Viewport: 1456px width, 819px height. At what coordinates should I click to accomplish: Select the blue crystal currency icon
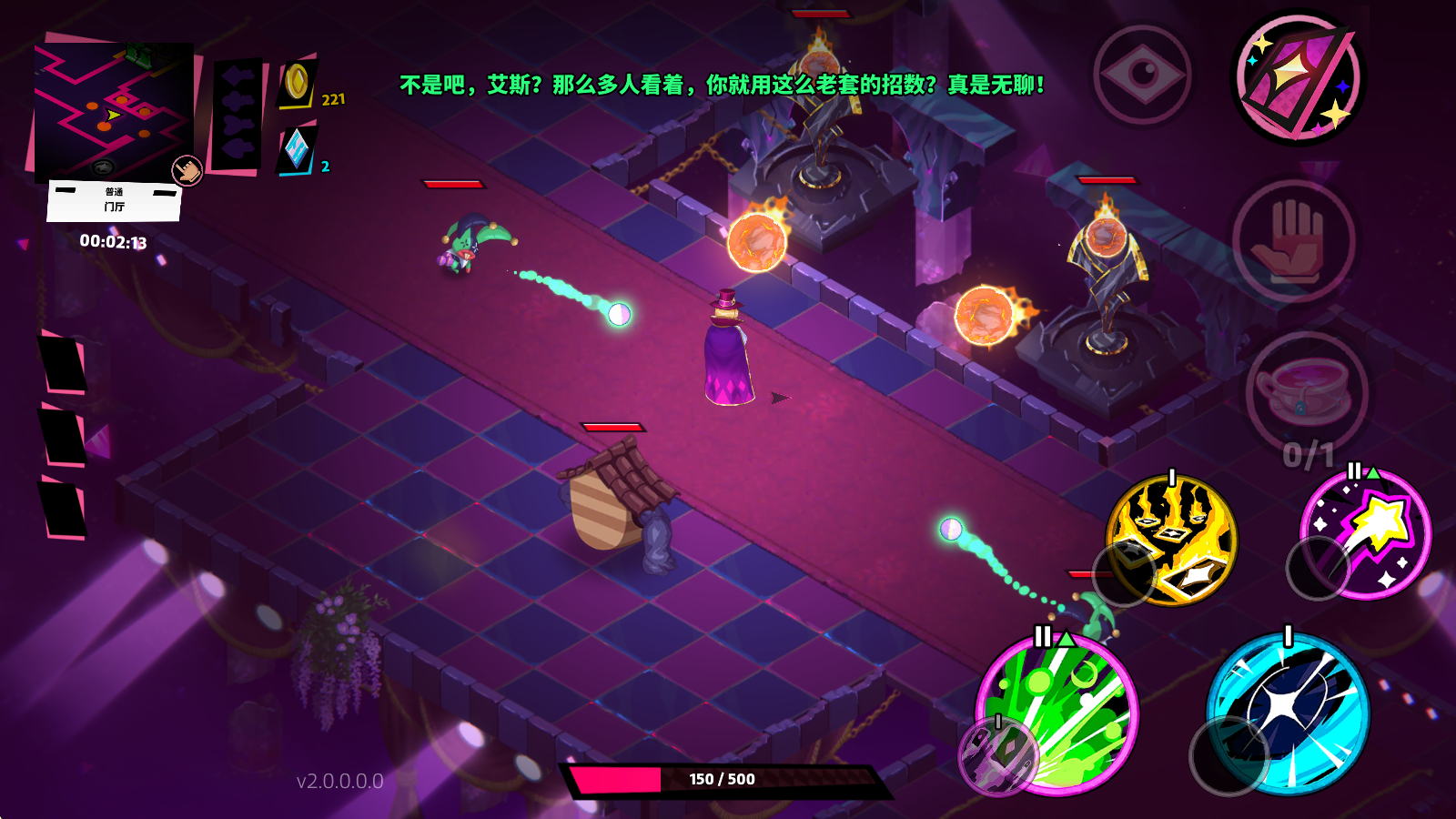[297, 149]
